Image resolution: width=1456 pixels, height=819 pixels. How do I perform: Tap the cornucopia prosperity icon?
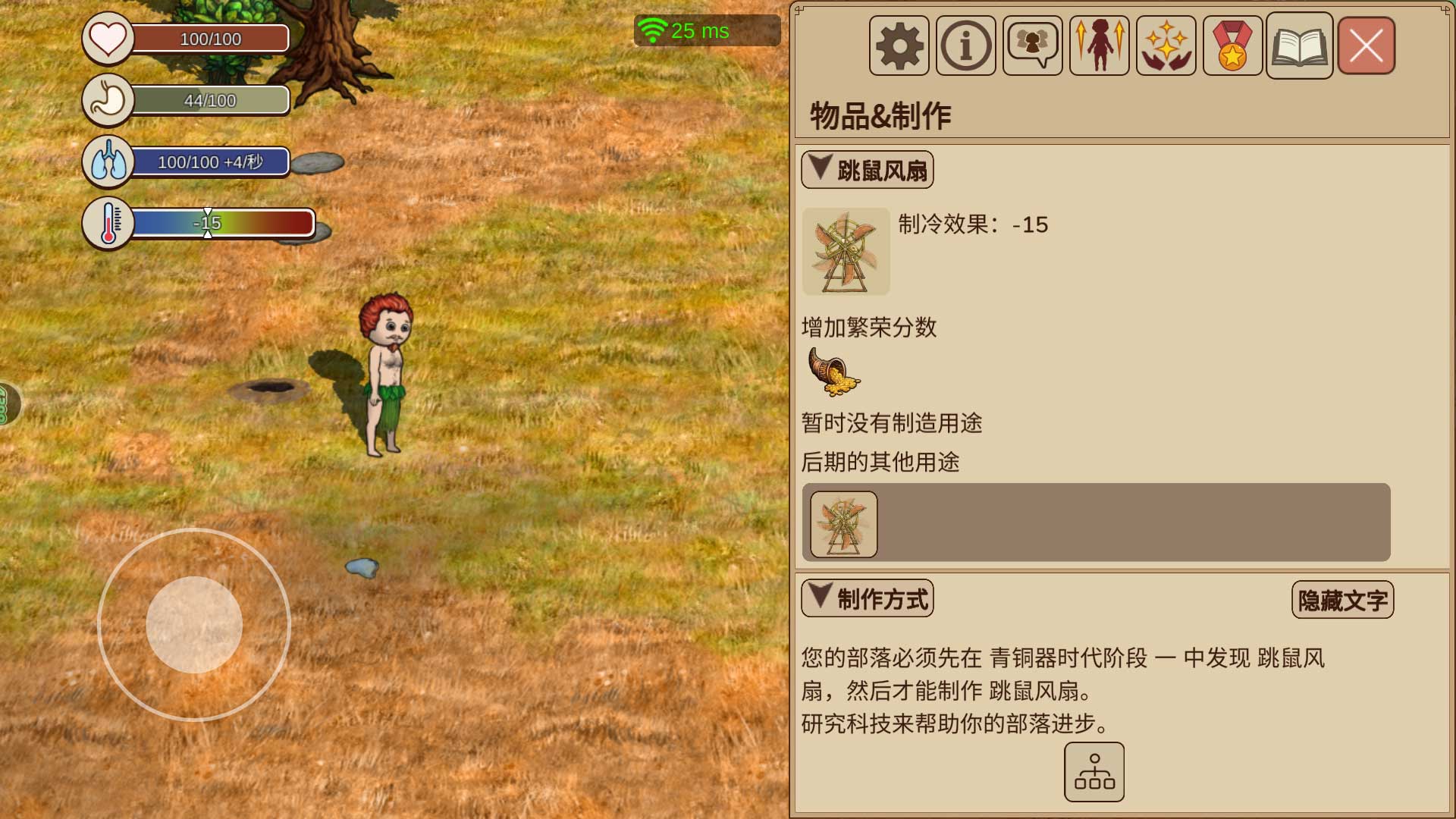pos(833,372)
